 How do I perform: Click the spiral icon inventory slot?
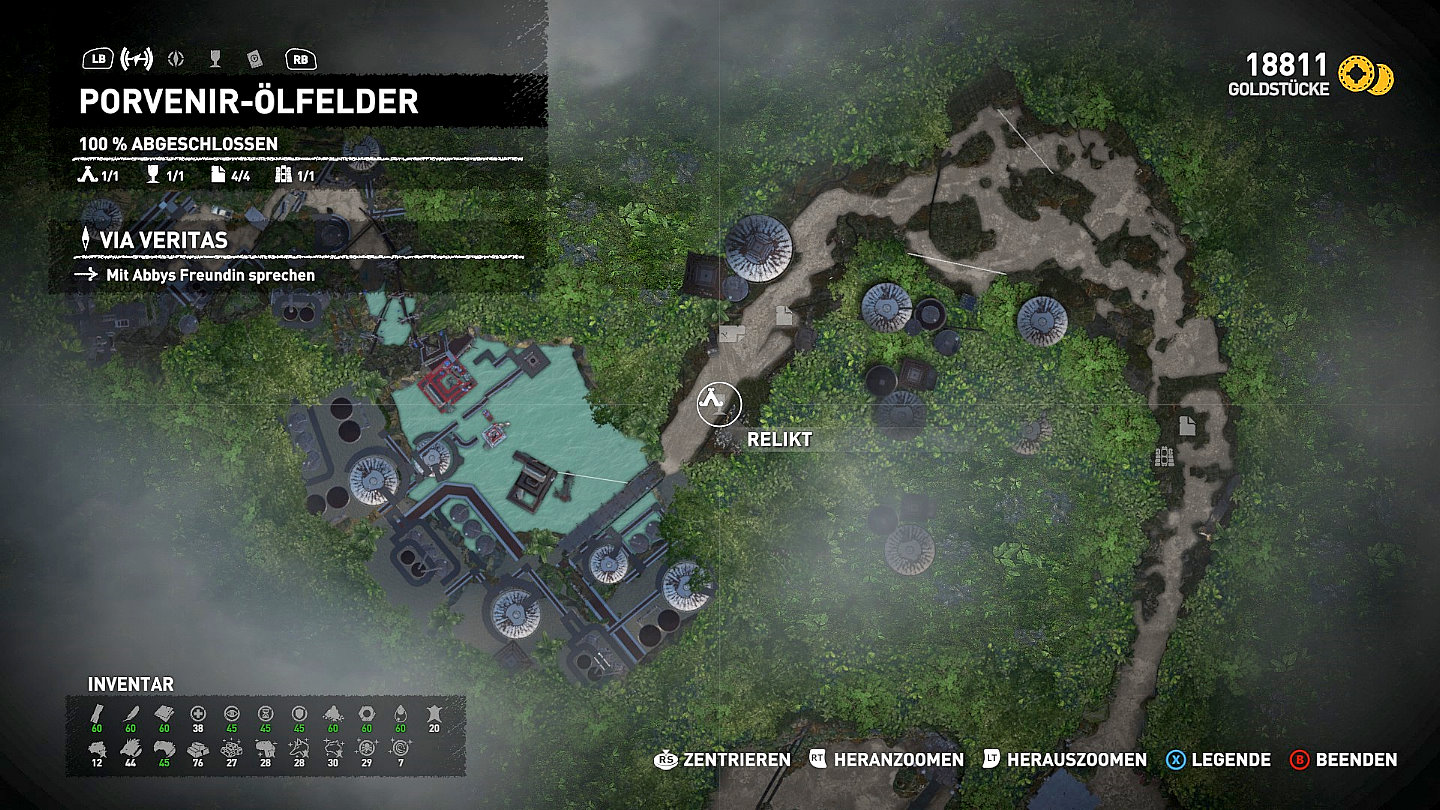[400, 749]
